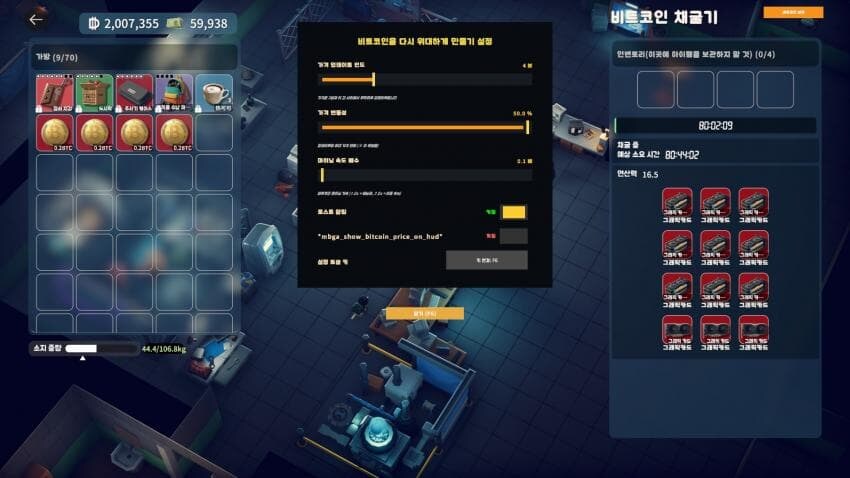This screenshot has width=850, height=478.
Task: Click the grey settings toggle key button
Action: [x=486, y=260]
